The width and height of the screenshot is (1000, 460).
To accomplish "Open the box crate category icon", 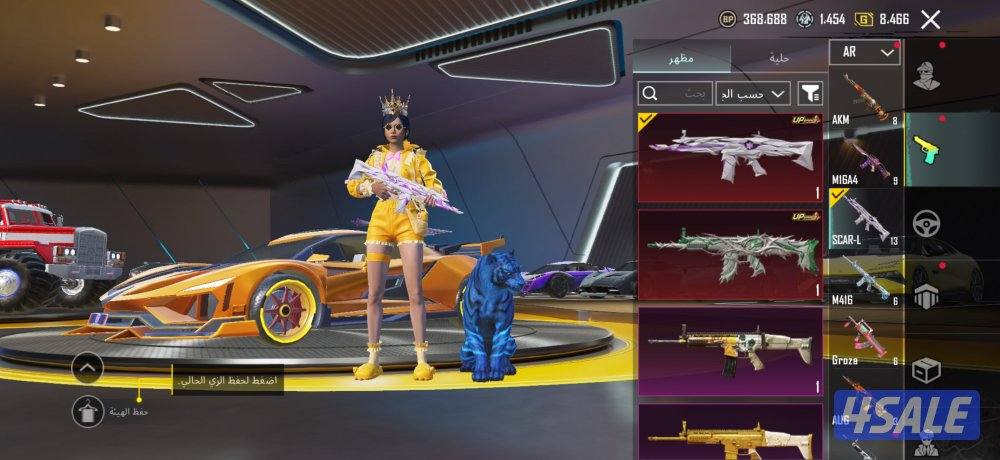I will pos(928,368).
